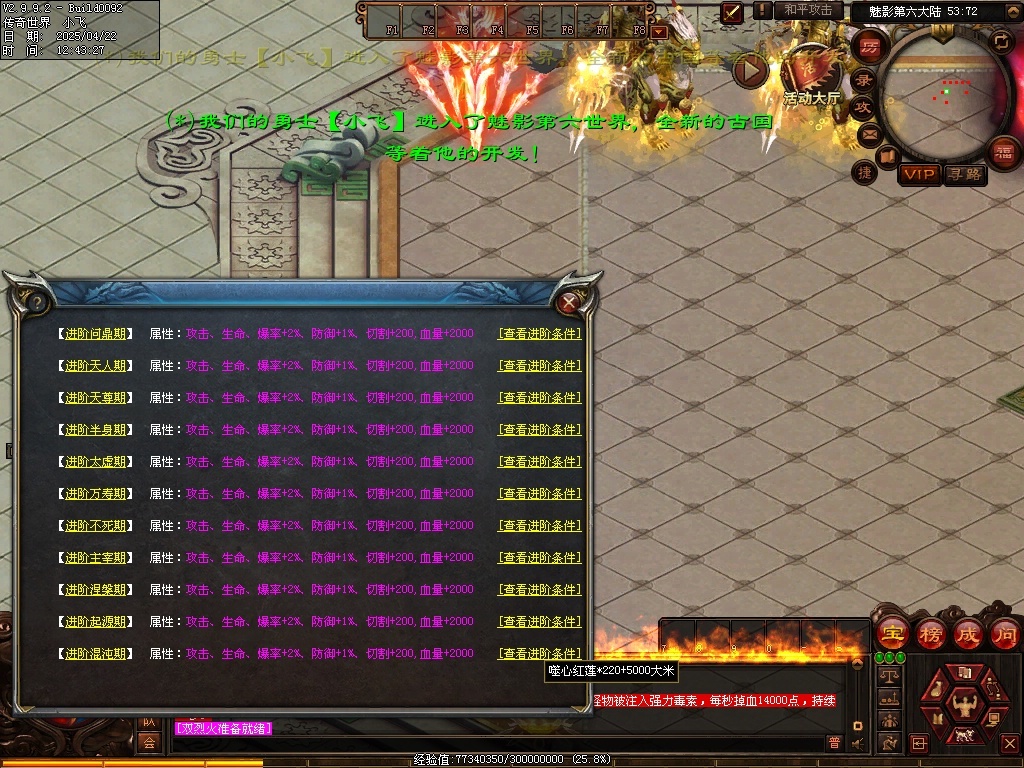Toggle the 和平攻击 attack mode button
1024x768 pixels.
click(x=808, y=10)
